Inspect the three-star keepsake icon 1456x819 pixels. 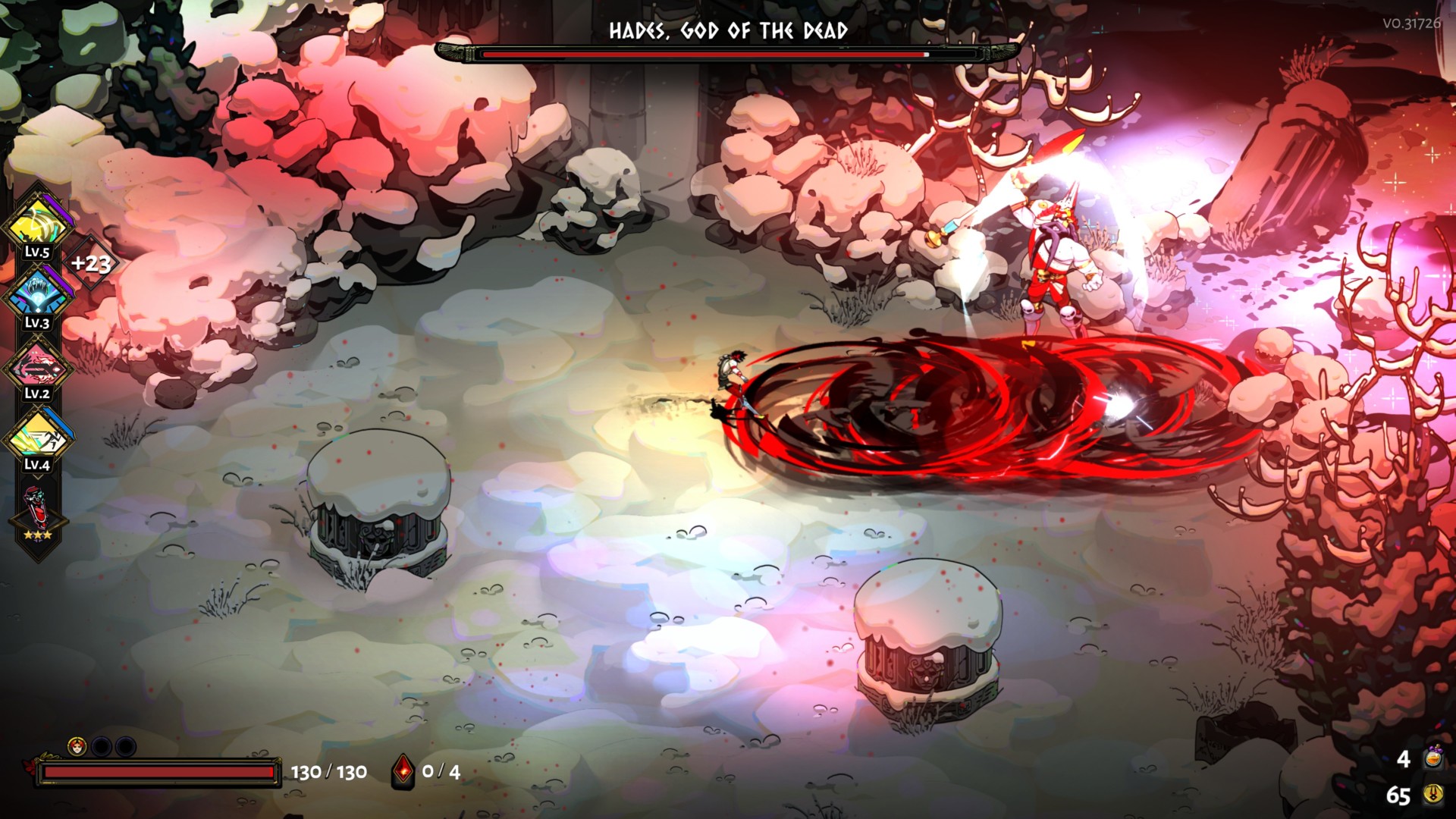click(x=36, y=512)
